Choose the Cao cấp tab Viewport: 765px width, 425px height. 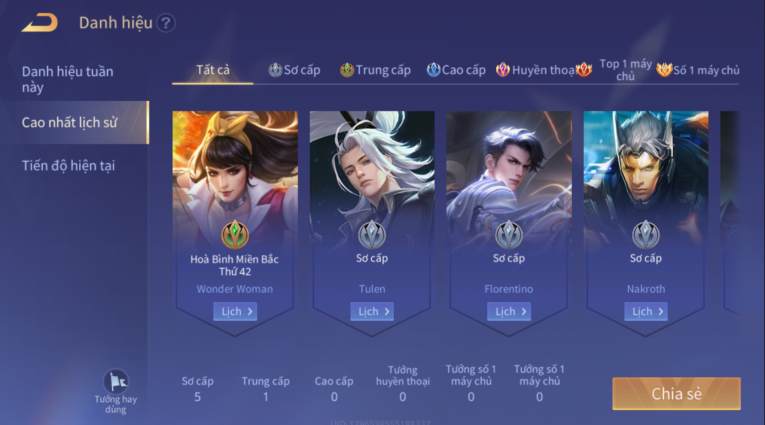[x=456, y=70]
